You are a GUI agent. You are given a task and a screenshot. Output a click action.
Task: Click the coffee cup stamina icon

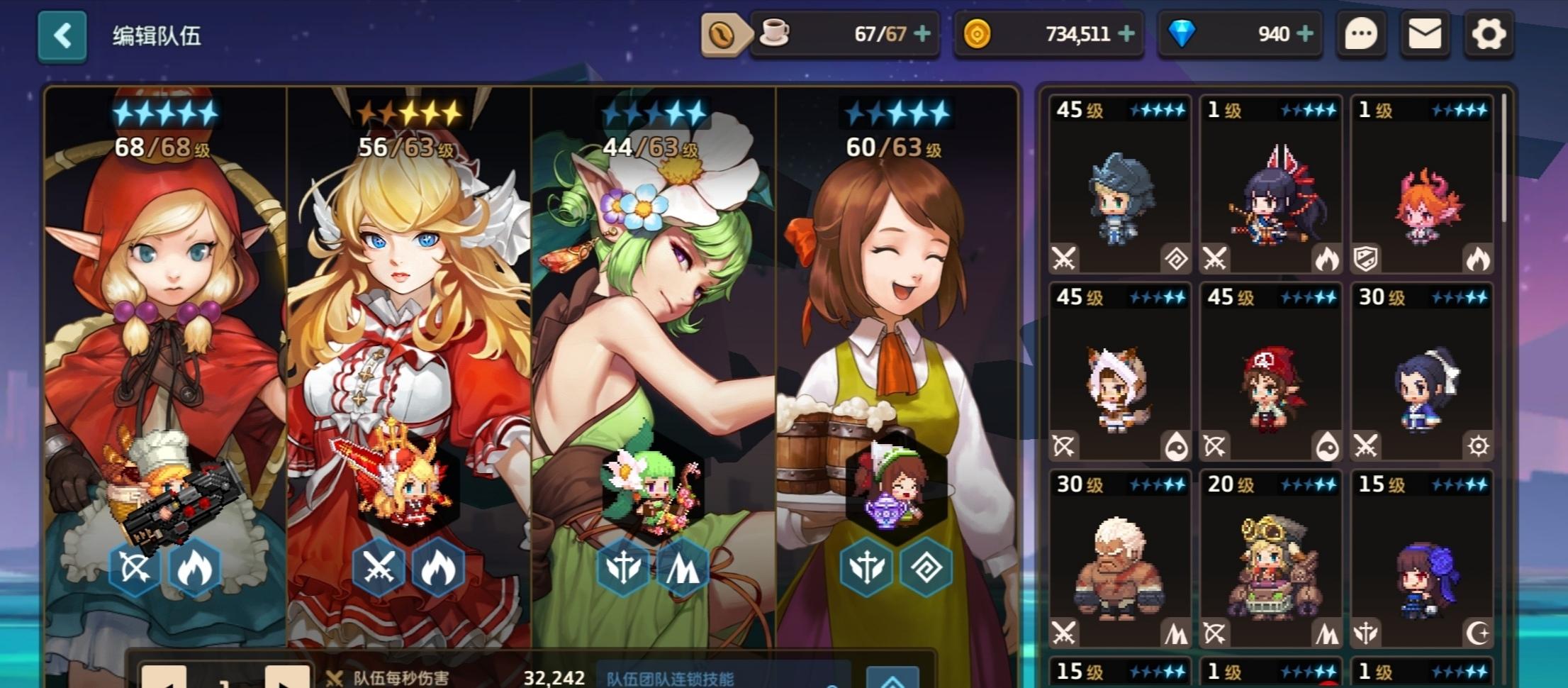(x=775, y=32)
